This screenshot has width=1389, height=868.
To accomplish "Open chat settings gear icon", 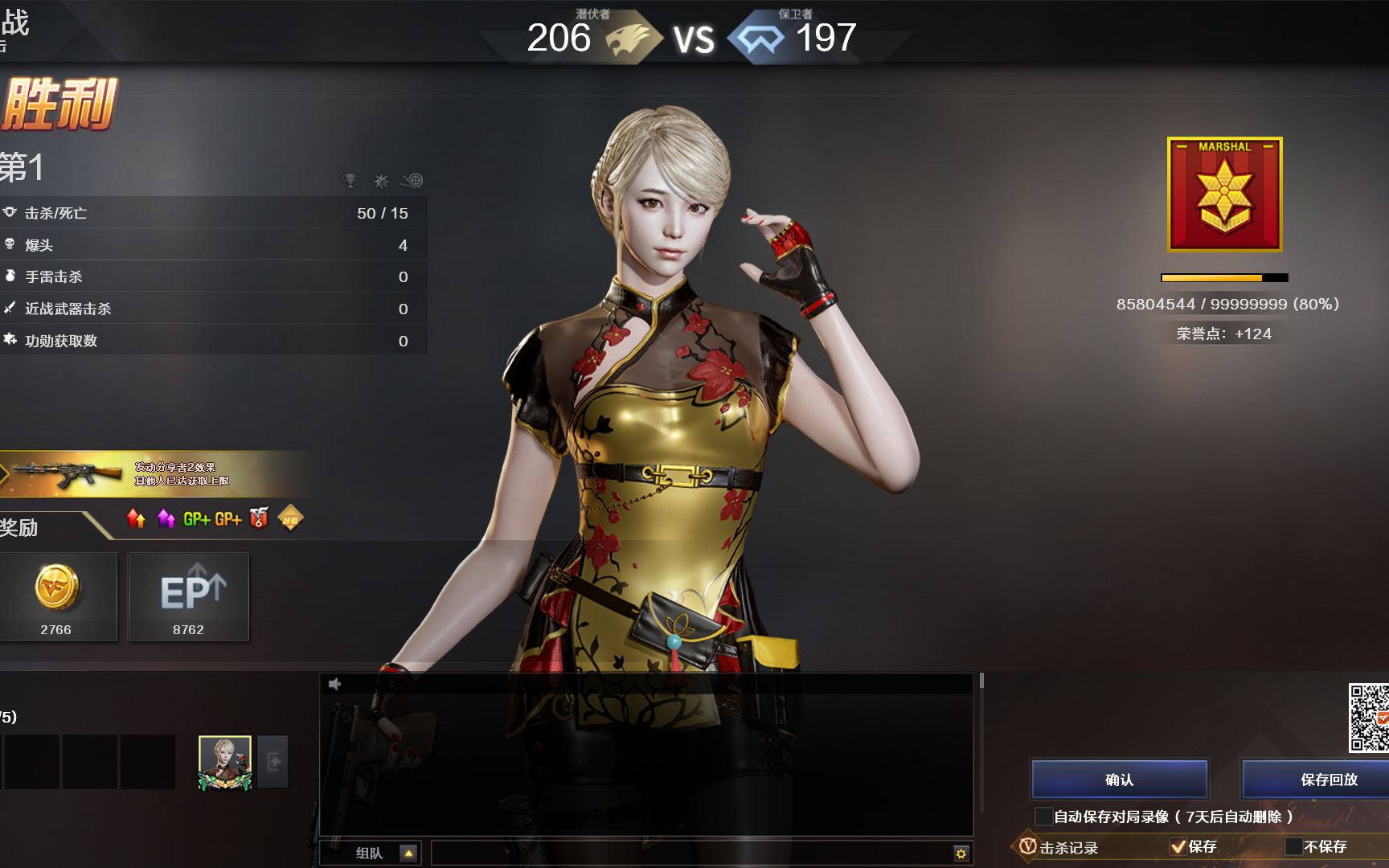I will pyautogui.click(x=961, y=853).
